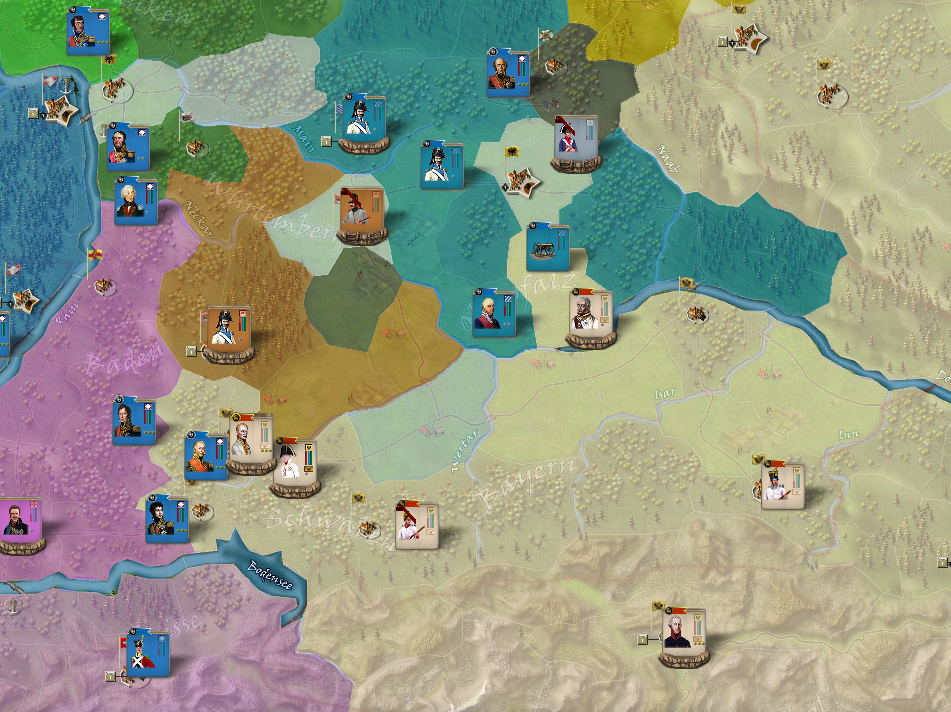Viewport: 951px width, 712px height.
Task: Select the blue artillery cannon unit counter
Action: [547, 246]
